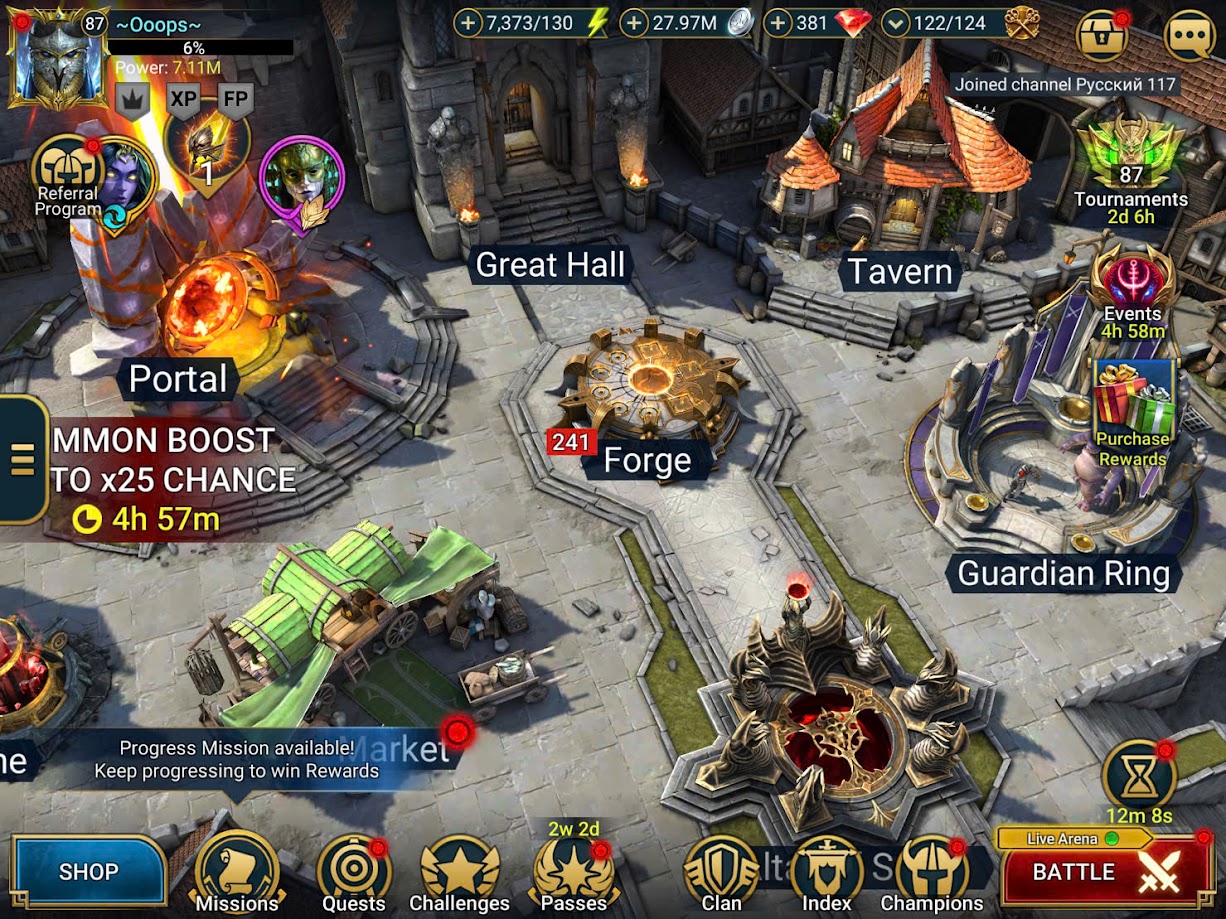Start a BATTLE with the red button

click(x=1106, y=873)
